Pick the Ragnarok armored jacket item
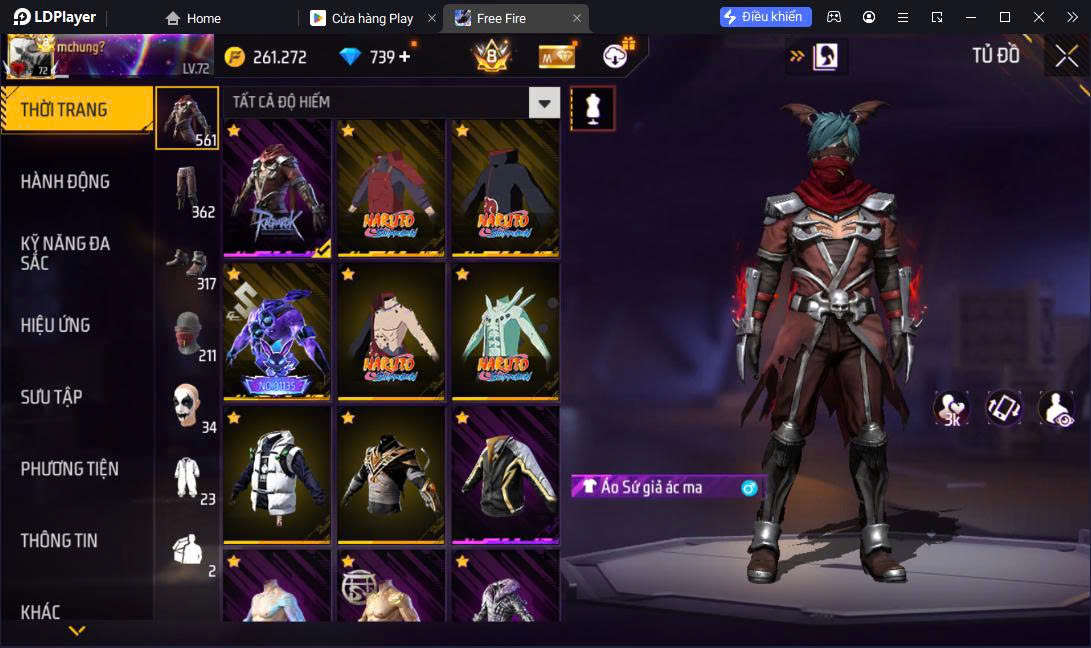The width and height of the screenshot is (1091, 648). click(x=277, y=189)
